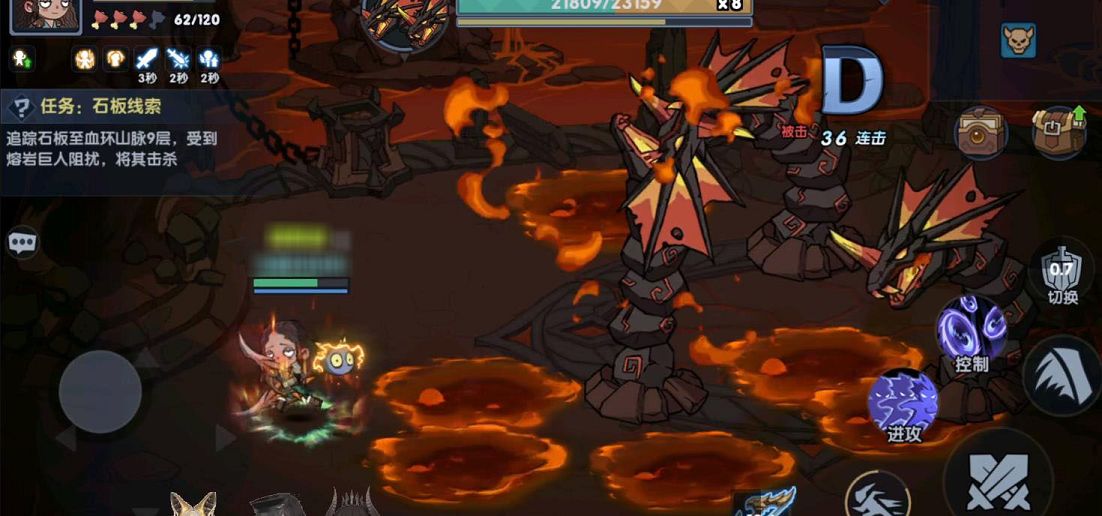Tap the blue skull icon
Image resolution: width=1102 pixels, height=516 pixels.
(x=1018, y=41)
